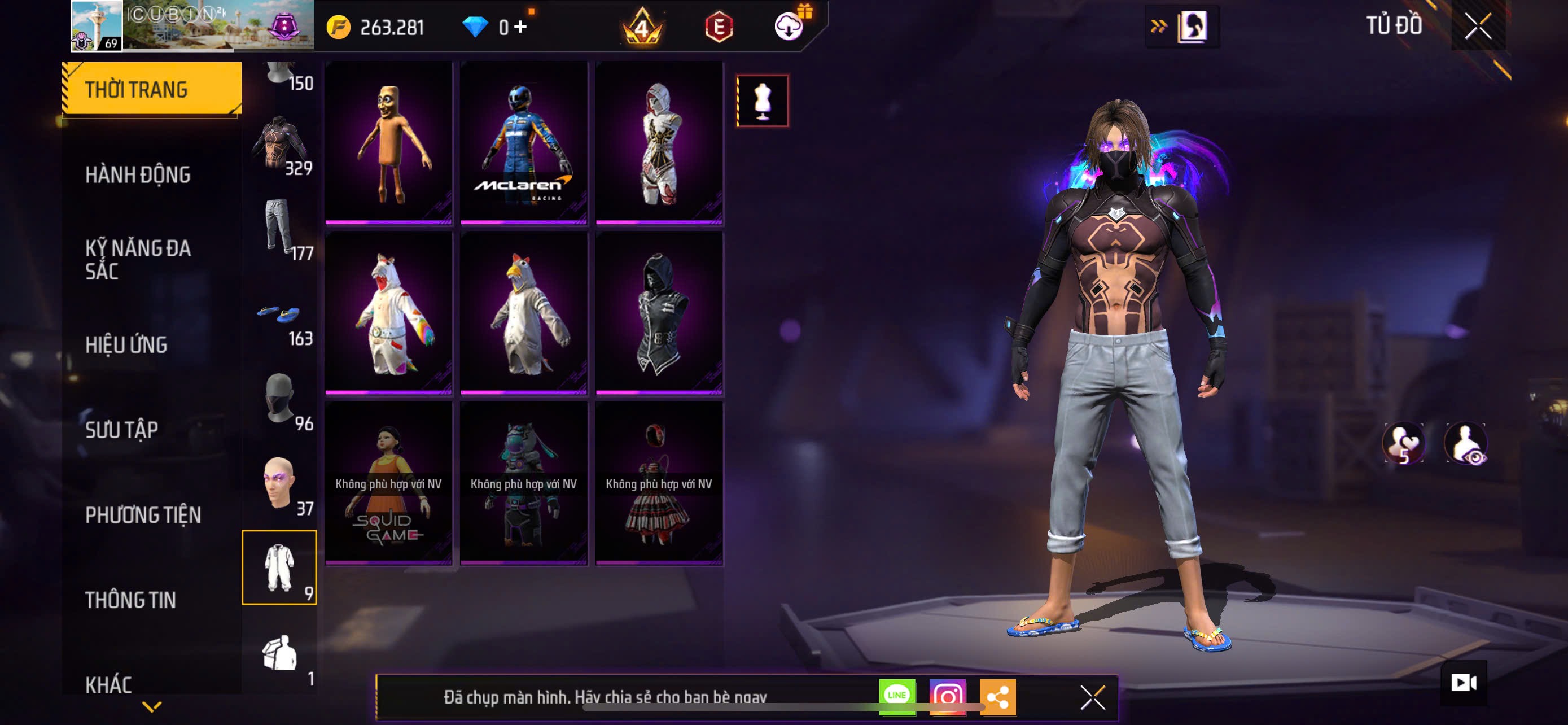Dismiss the screenshot share banner

(1092, 697)
